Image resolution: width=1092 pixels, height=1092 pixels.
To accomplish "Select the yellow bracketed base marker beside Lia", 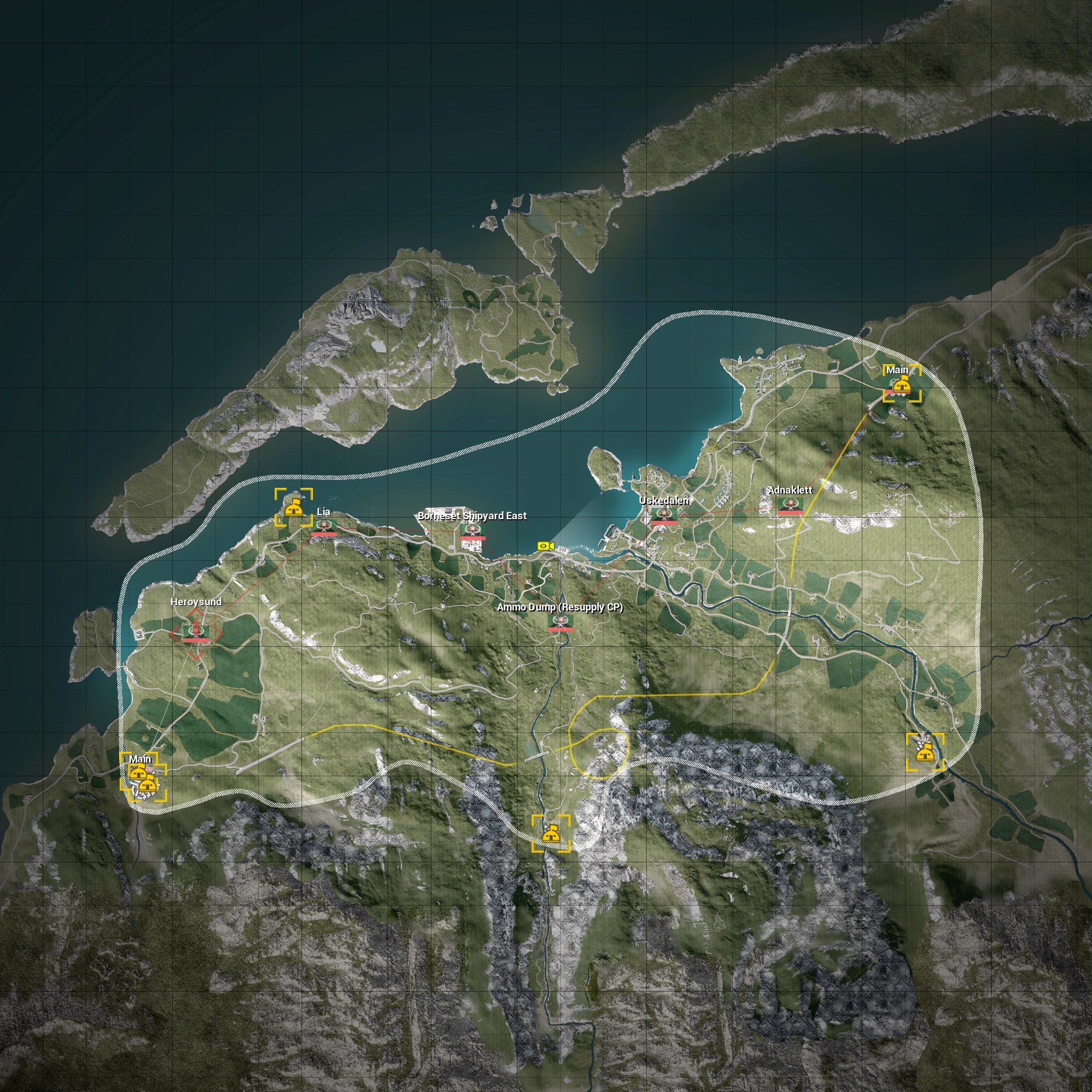I will [294, 507].
